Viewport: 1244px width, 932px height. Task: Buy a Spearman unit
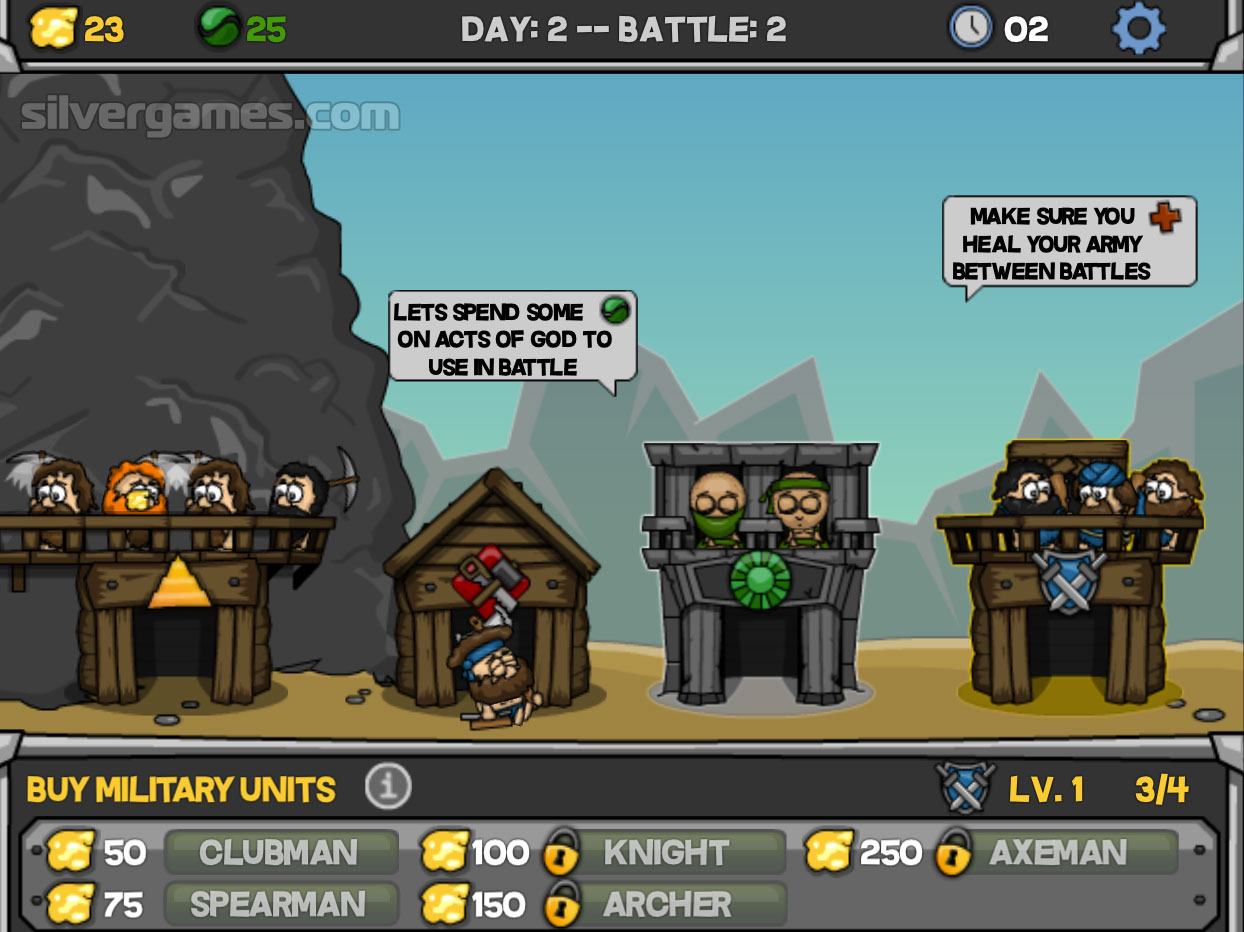[x=280, y=905]
